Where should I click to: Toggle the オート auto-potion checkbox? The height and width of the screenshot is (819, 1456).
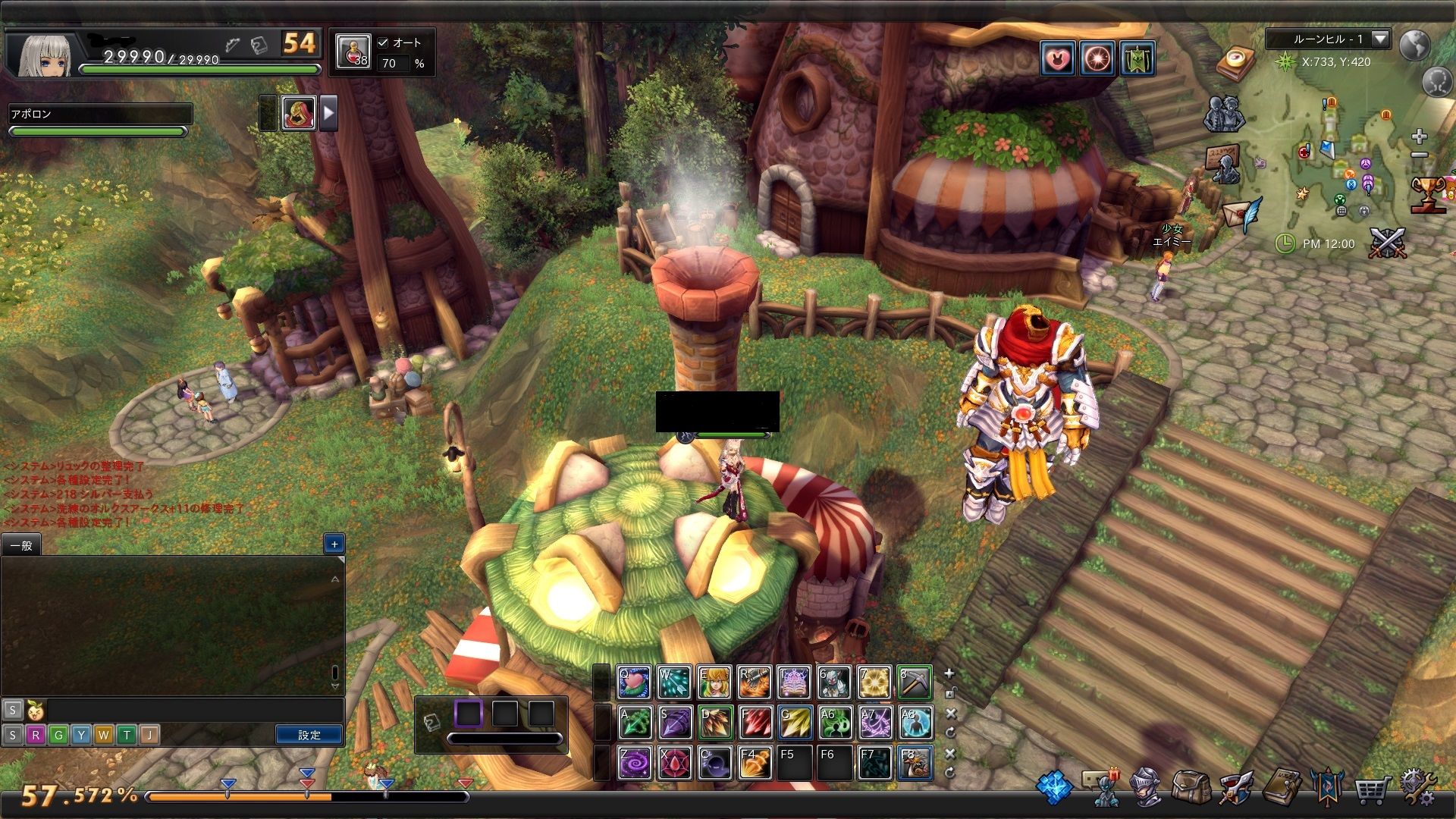tap(383, 42)
